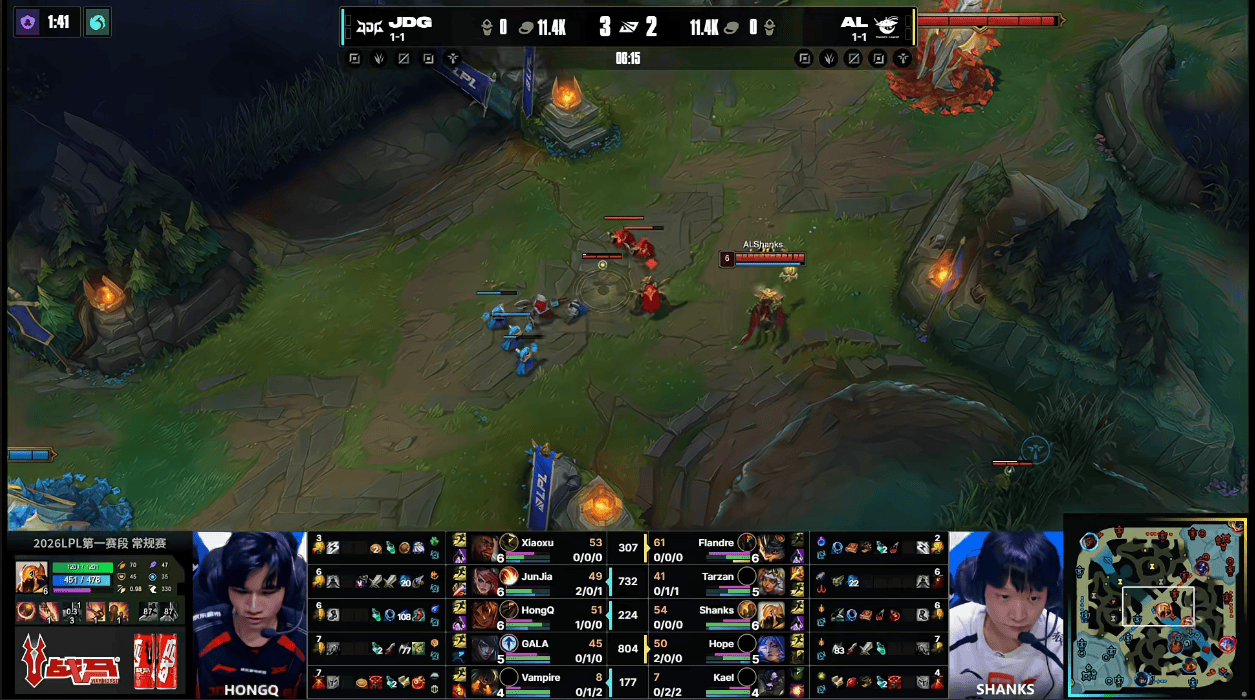The image size is (1255, 700).
Task: Choose Hope's champion portrait
Action: 771,647
